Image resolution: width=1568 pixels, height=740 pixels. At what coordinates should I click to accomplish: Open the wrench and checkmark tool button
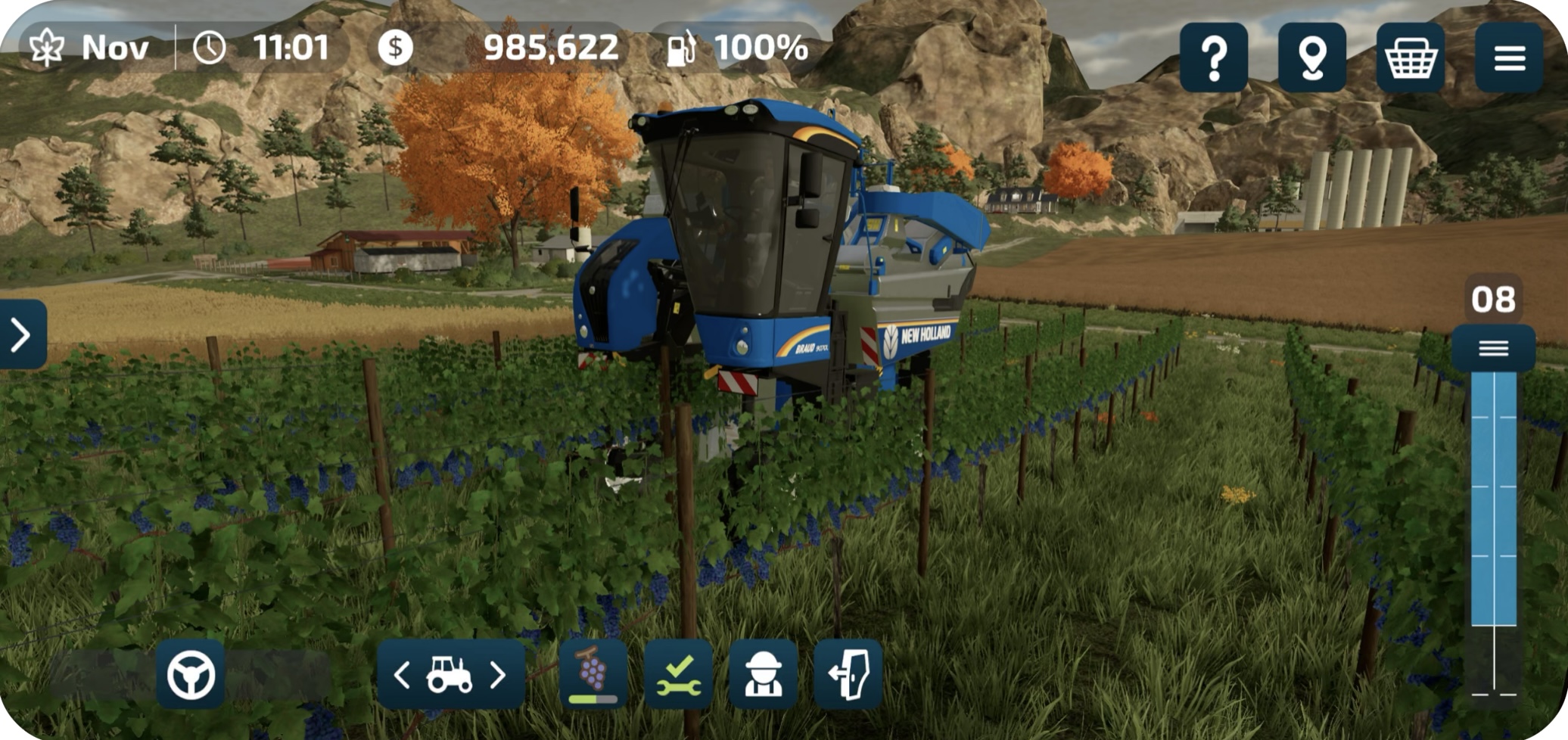tap(679, 674)
